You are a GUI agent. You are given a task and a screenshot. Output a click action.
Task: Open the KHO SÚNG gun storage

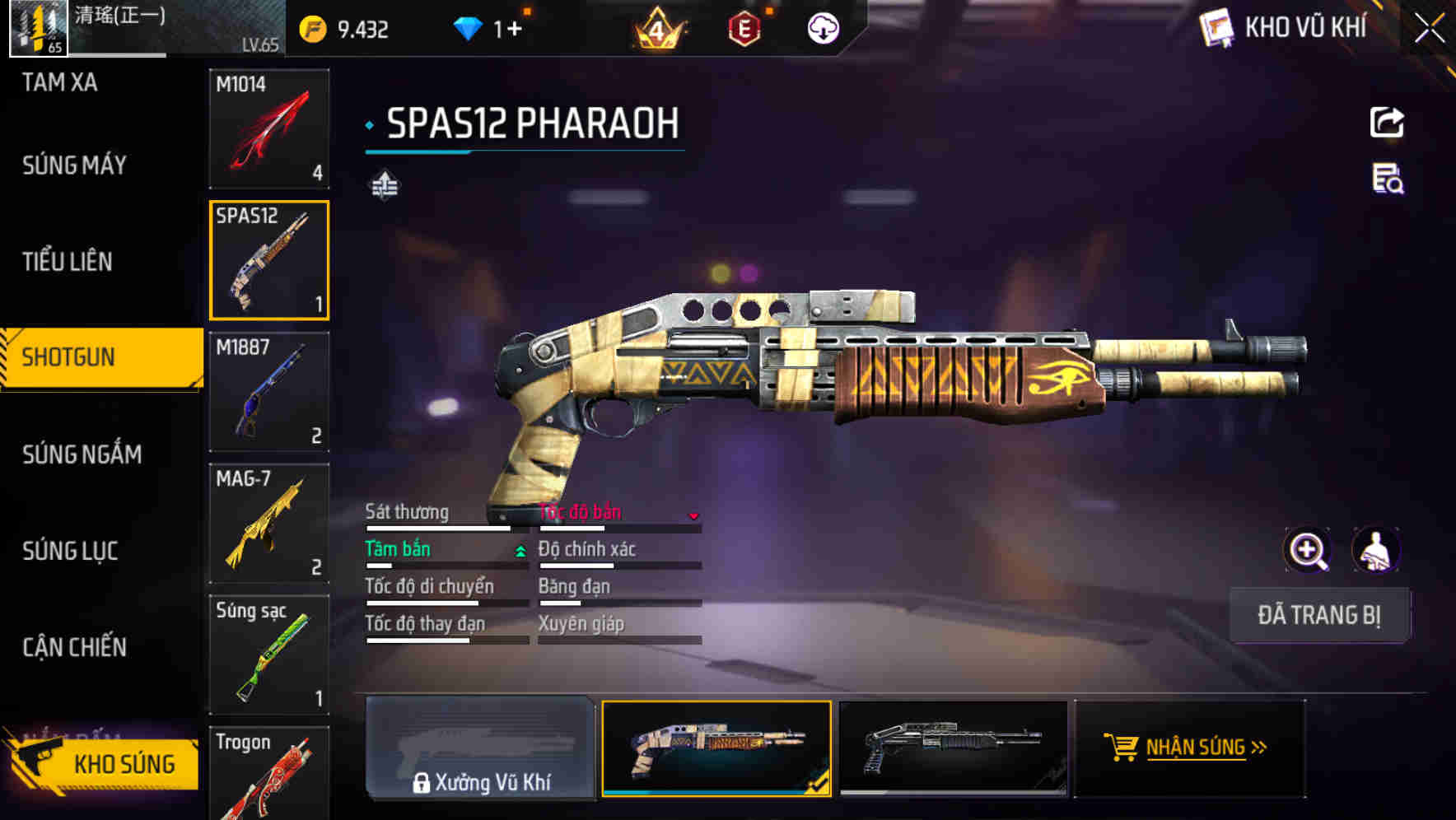tap(105, 764)
